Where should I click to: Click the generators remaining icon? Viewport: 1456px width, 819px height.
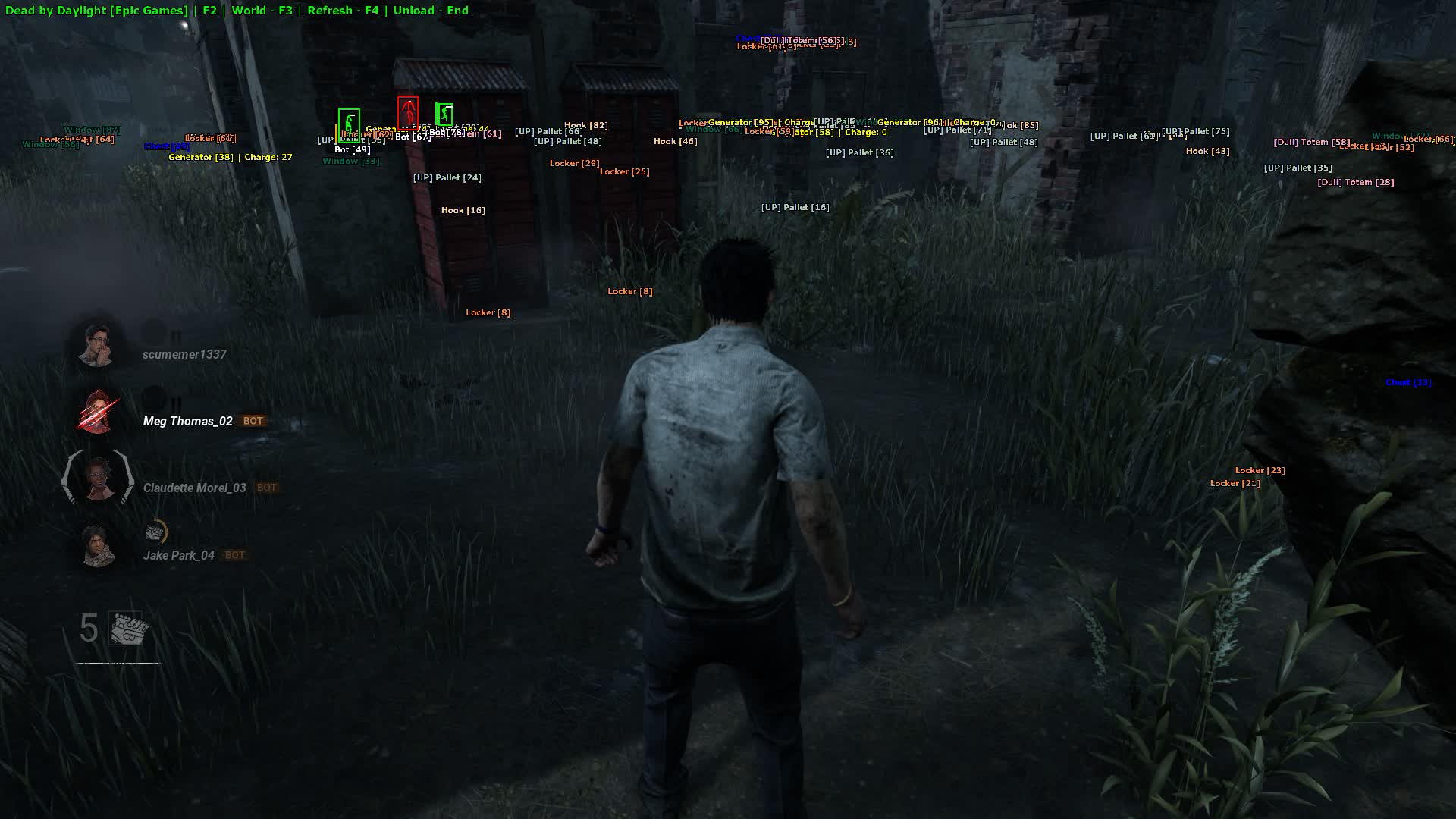125,629
